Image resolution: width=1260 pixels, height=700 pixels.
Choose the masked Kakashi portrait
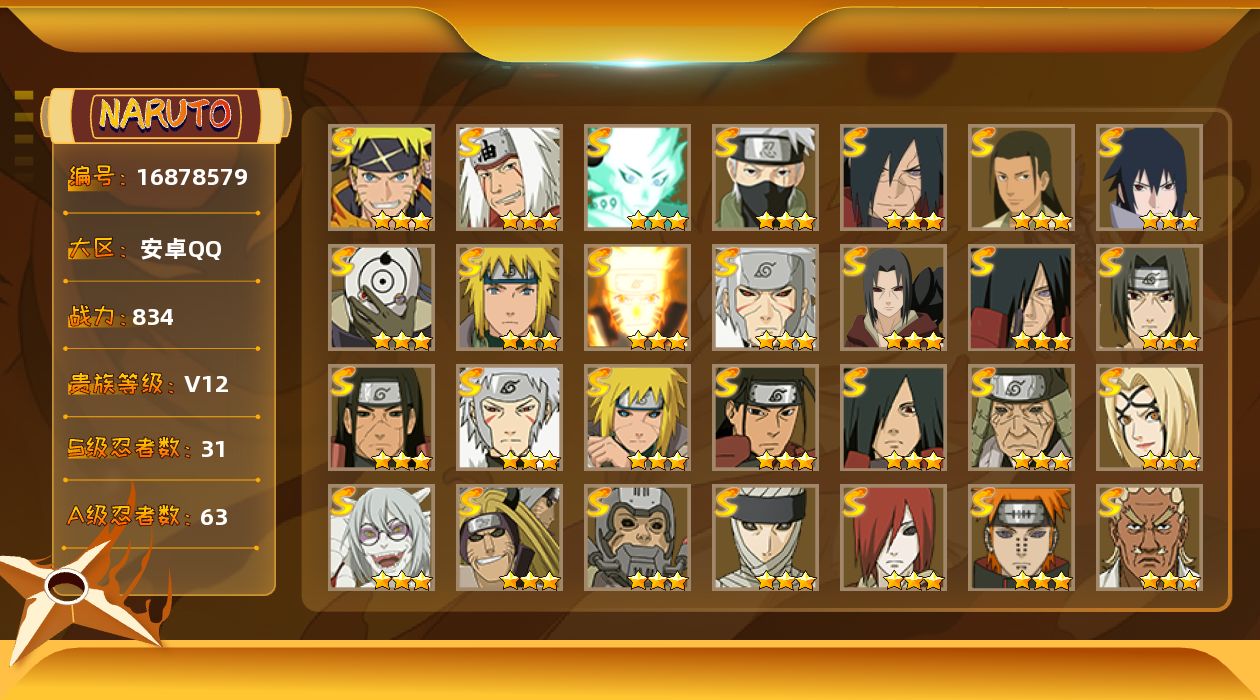[x=766, y=178]
